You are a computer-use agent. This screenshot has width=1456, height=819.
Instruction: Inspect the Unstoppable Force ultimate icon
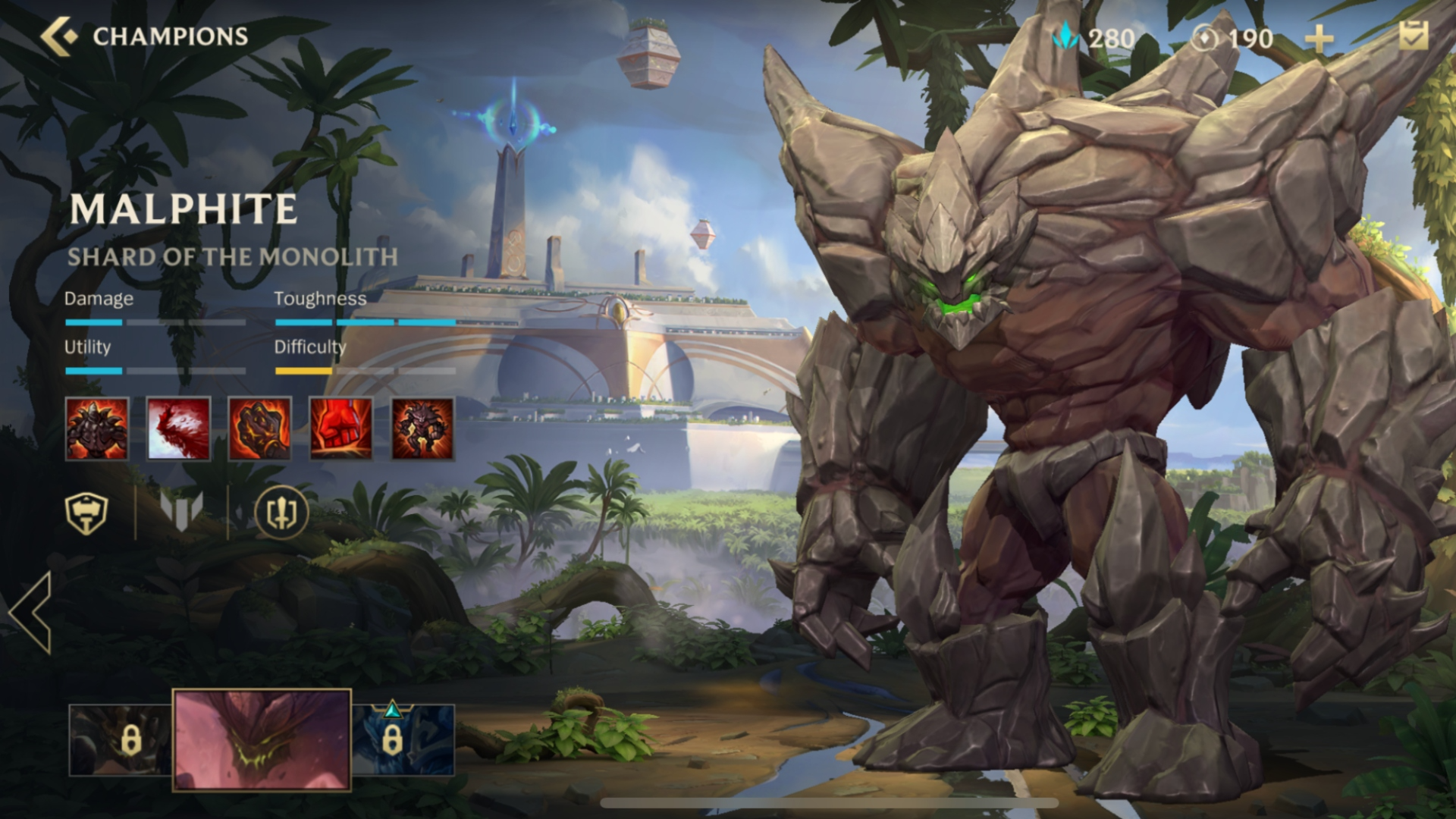click(422, 428)
